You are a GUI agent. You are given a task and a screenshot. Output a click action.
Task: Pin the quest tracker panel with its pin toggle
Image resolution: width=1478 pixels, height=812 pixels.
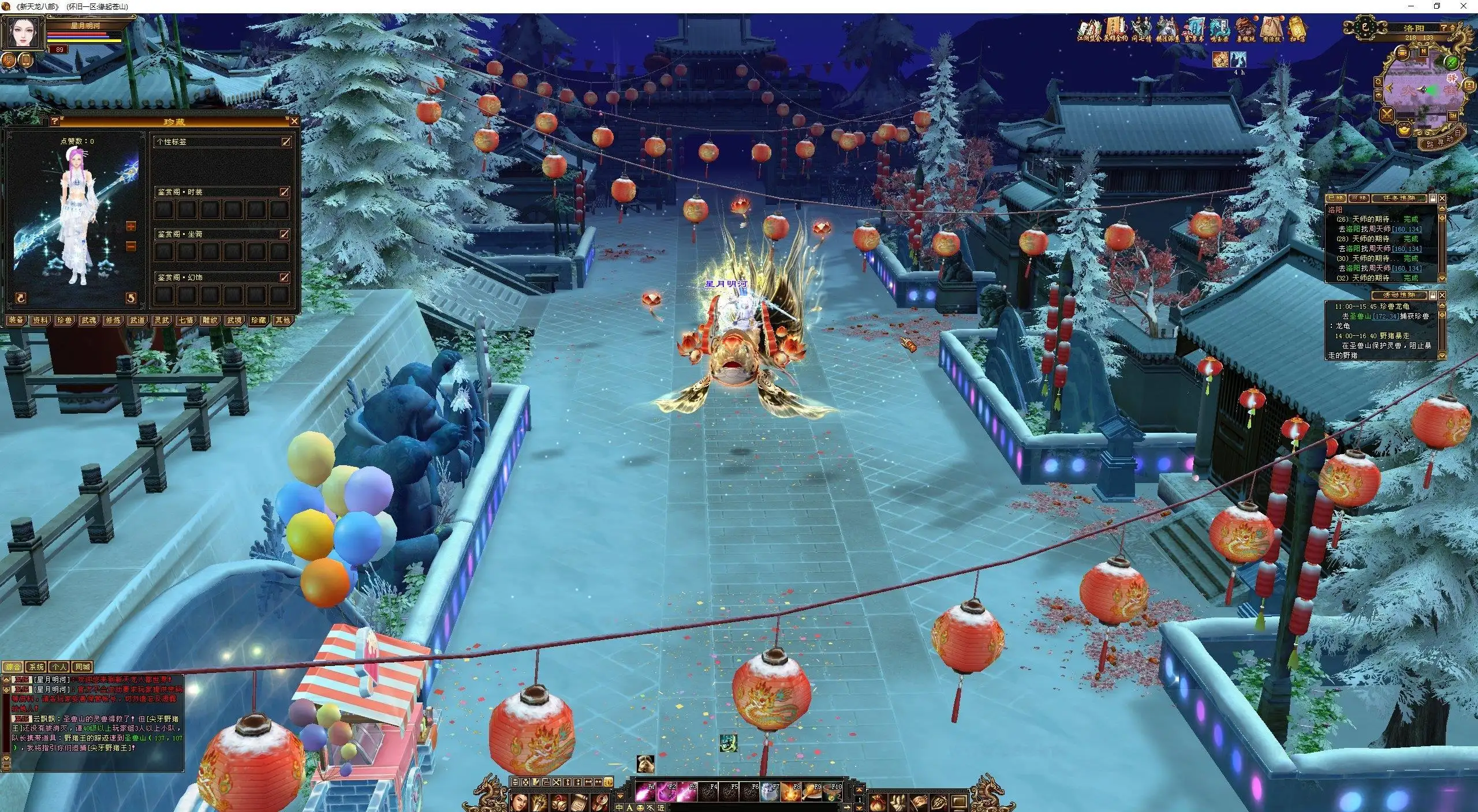[x=1432, y=199]
